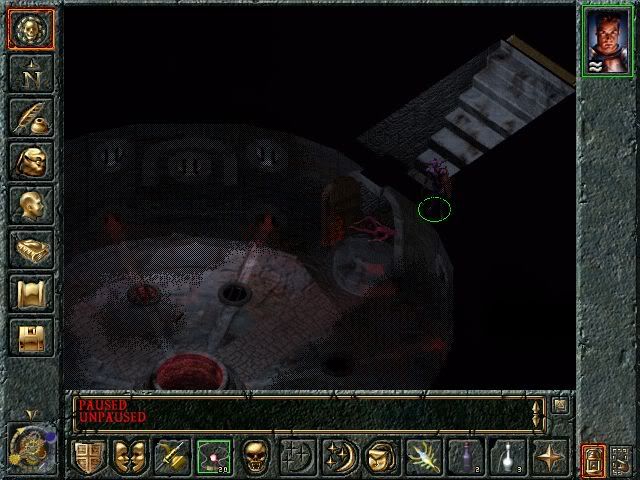Screen dimensions: 640x480
Task: Open the journal with the quill and inkwell button
Action: tap(30, 116)
